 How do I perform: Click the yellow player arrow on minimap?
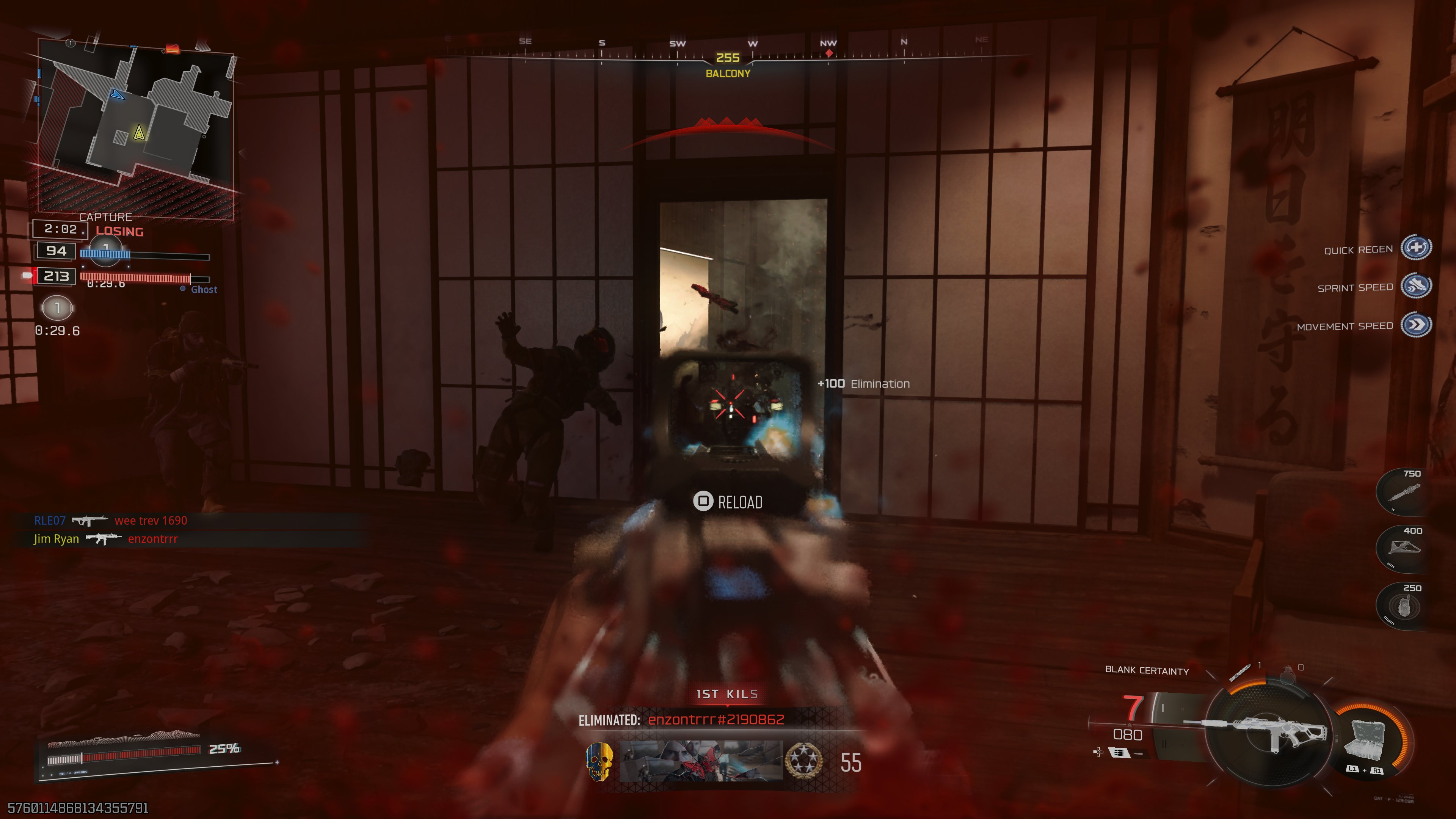[x=139, y=133]
